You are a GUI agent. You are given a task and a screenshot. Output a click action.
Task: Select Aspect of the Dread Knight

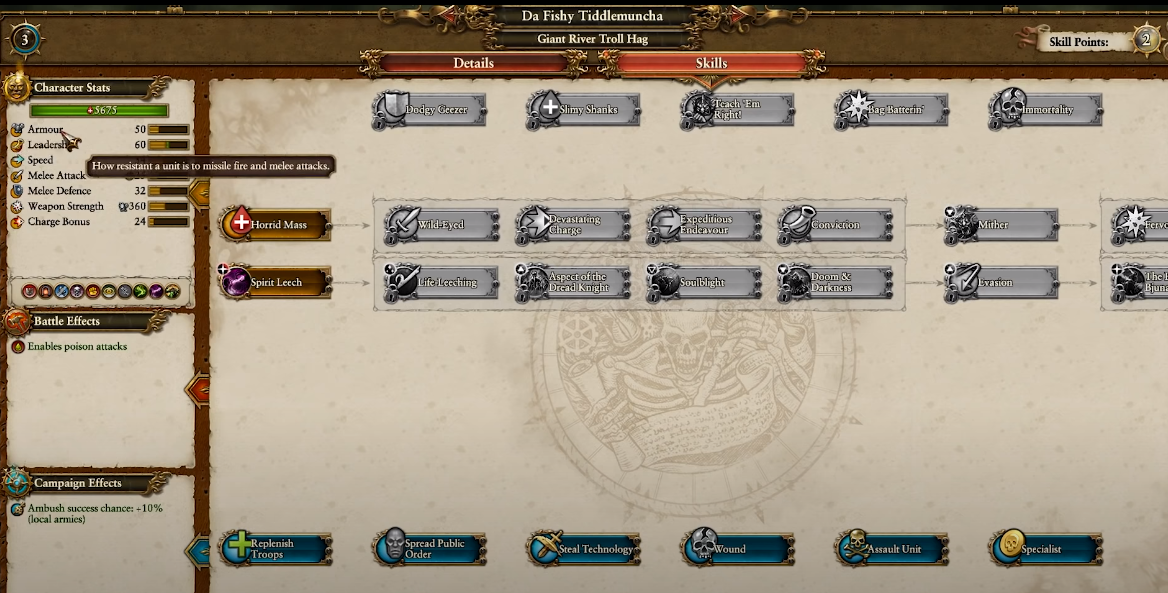[574, 283]
